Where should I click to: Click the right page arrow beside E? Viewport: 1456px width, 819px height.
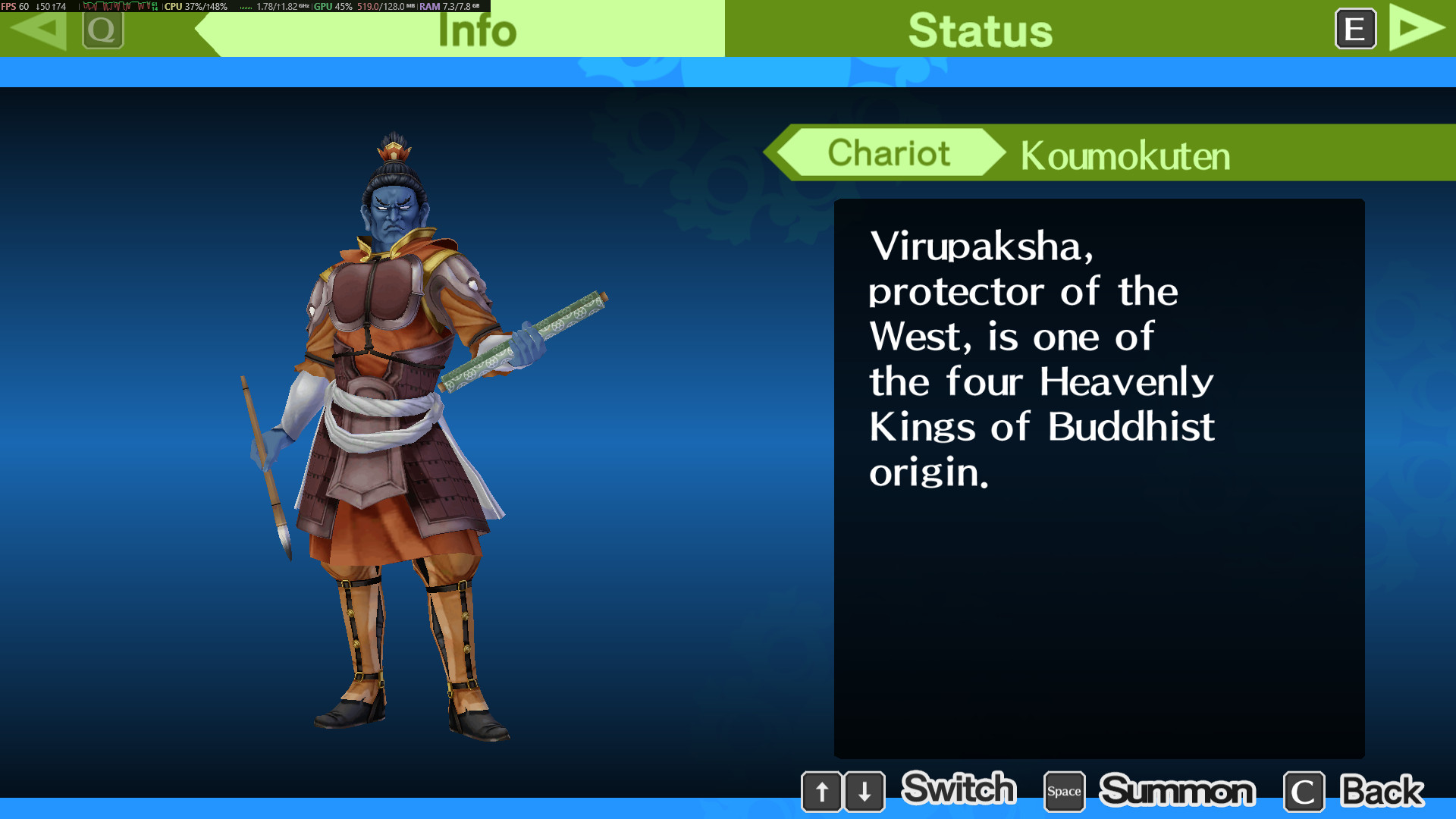[x=1415, y=29]
